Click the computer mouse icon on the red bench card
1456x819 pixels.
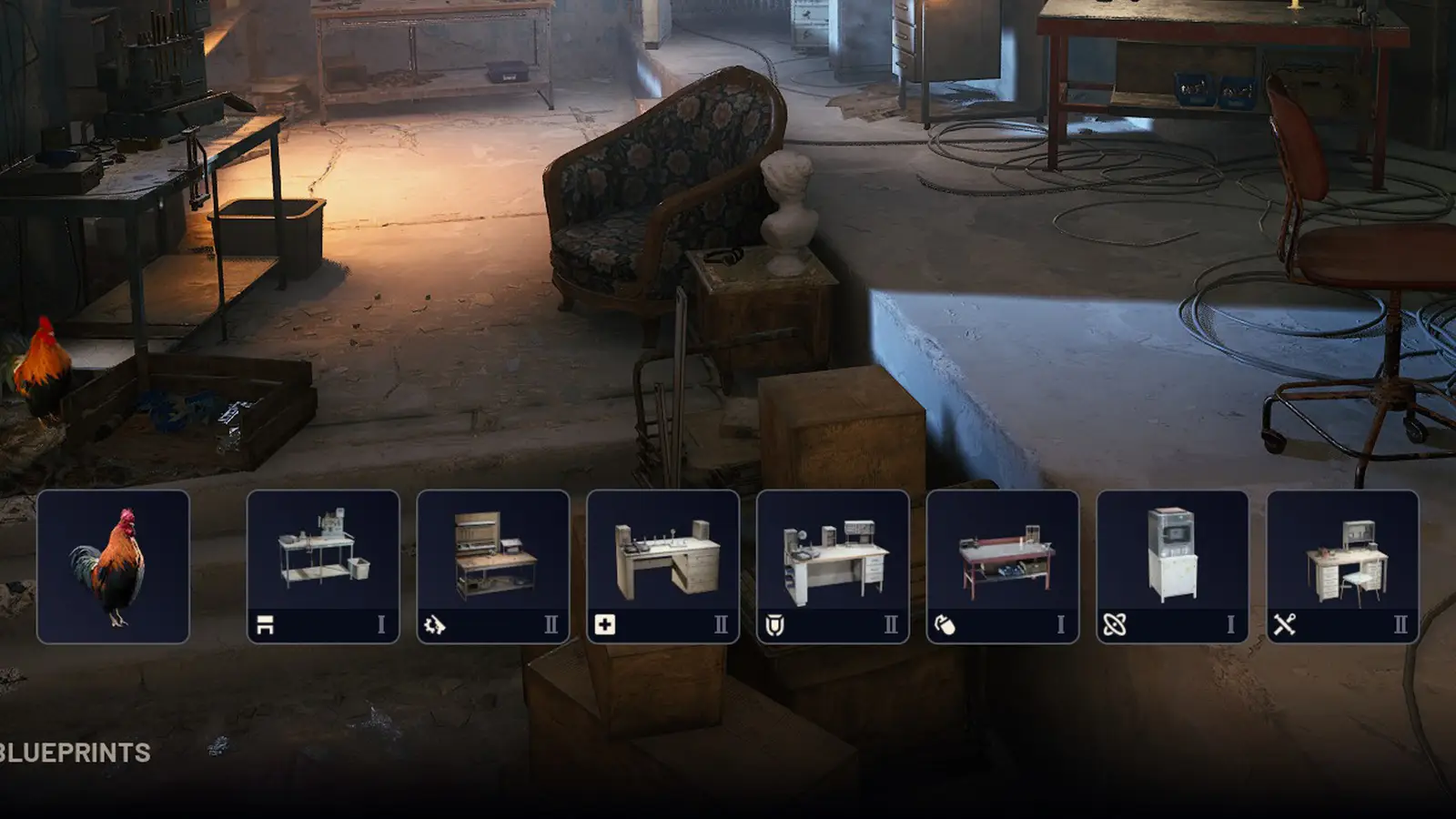(x=946, y=623)
